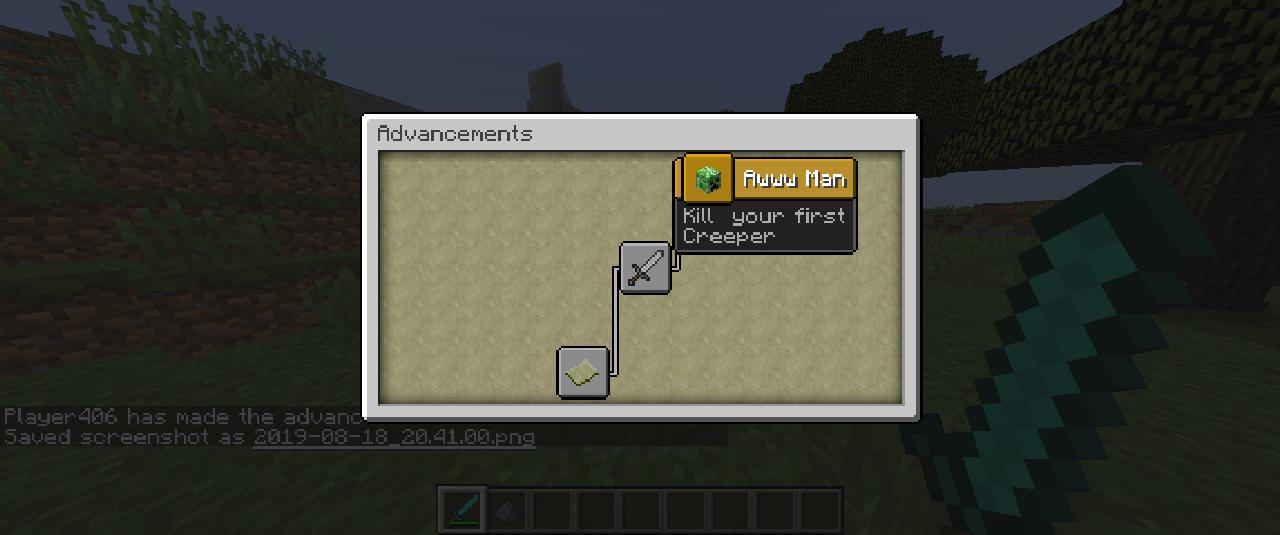Click the sword advancement node
The height and width of the screenshot is (535, 1280).
[645, 268]
